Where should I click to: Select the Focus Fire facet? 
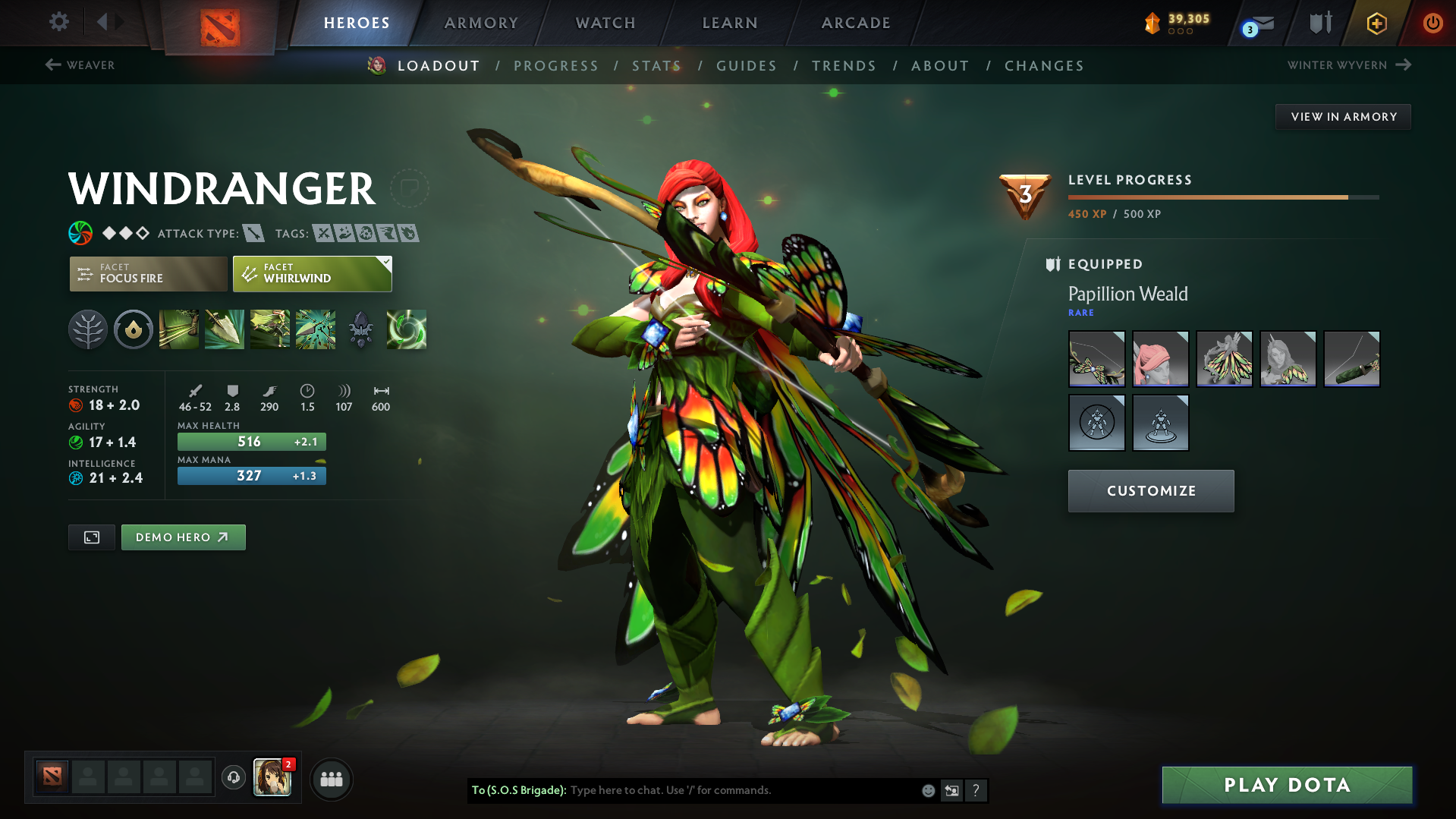[148, 273]
